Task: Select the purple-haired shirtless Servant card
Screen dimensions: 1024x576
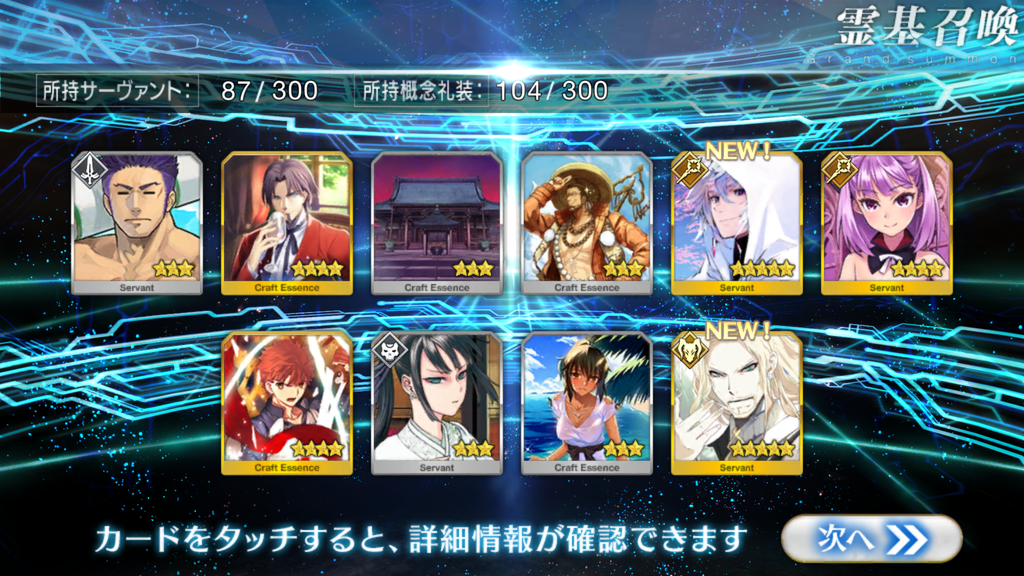Action: click(137, 223)
